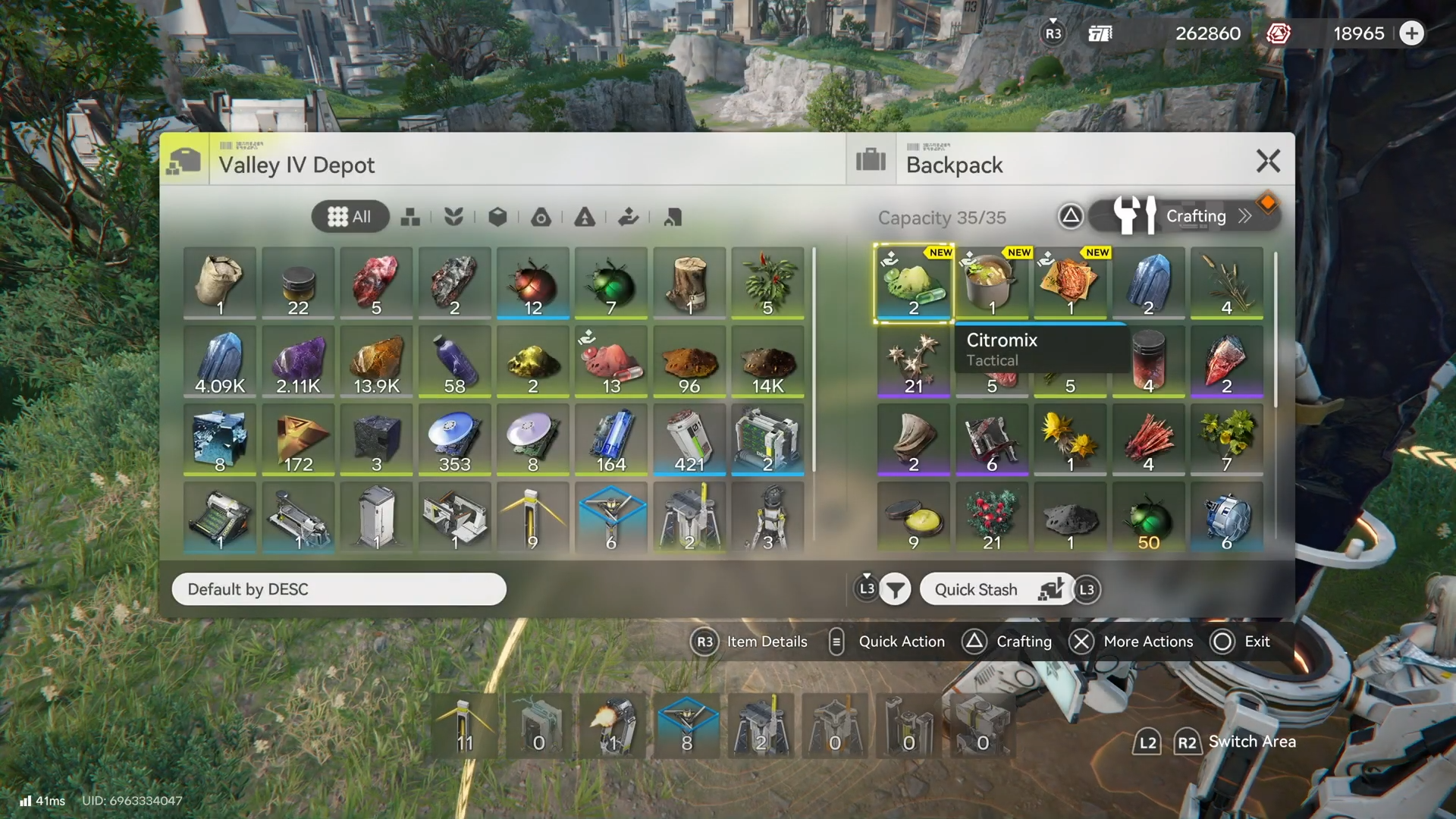Select the Citromix item in backpack
Viewport: 1456px width, 819px height.
point(913,284)
